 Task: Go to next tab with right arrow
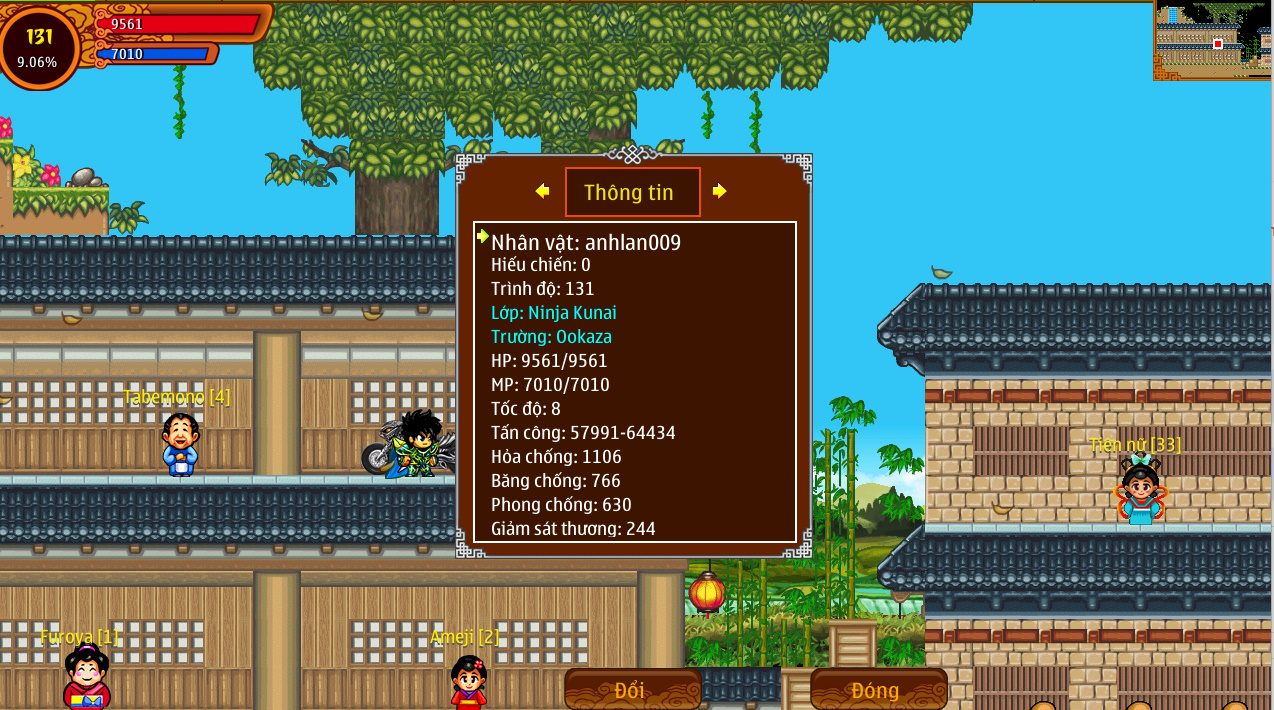pos(719,191)
